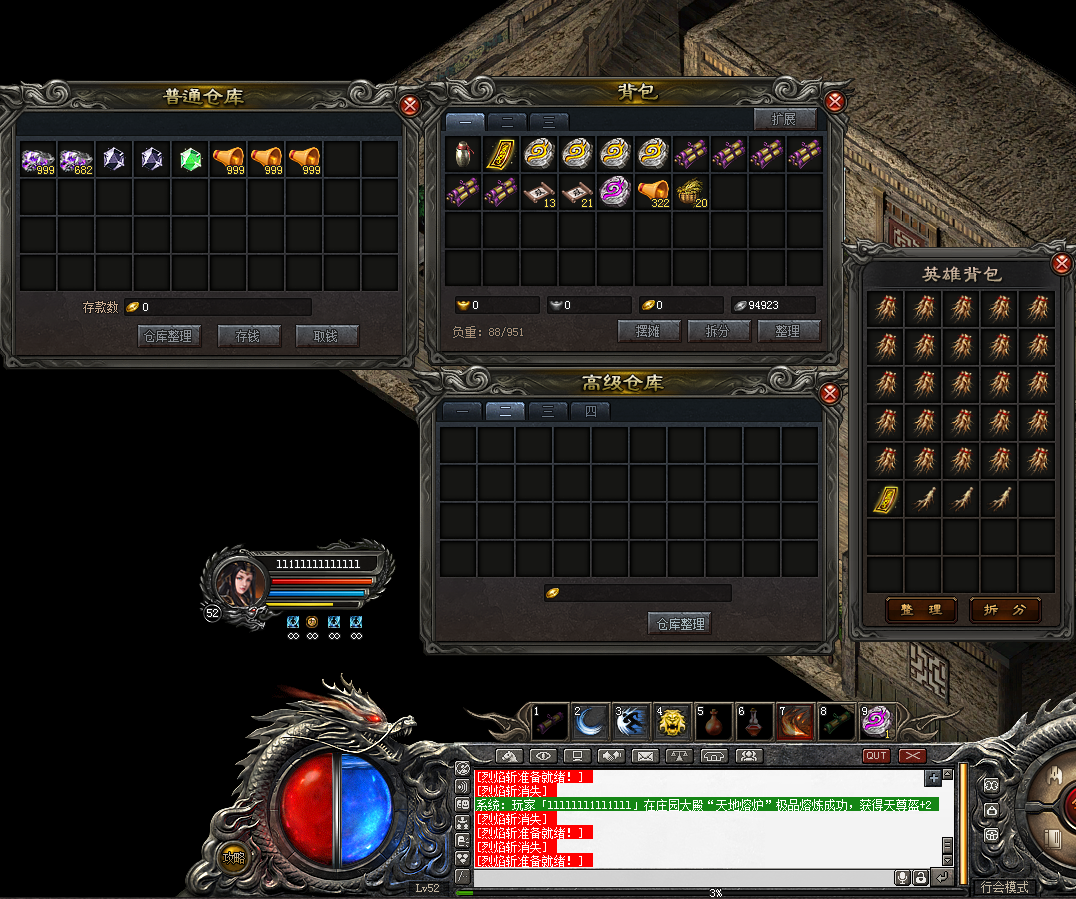The image size is (1076, 899).
Task: Switch to backpack tab 三
Action: click(x=548, y=121)
